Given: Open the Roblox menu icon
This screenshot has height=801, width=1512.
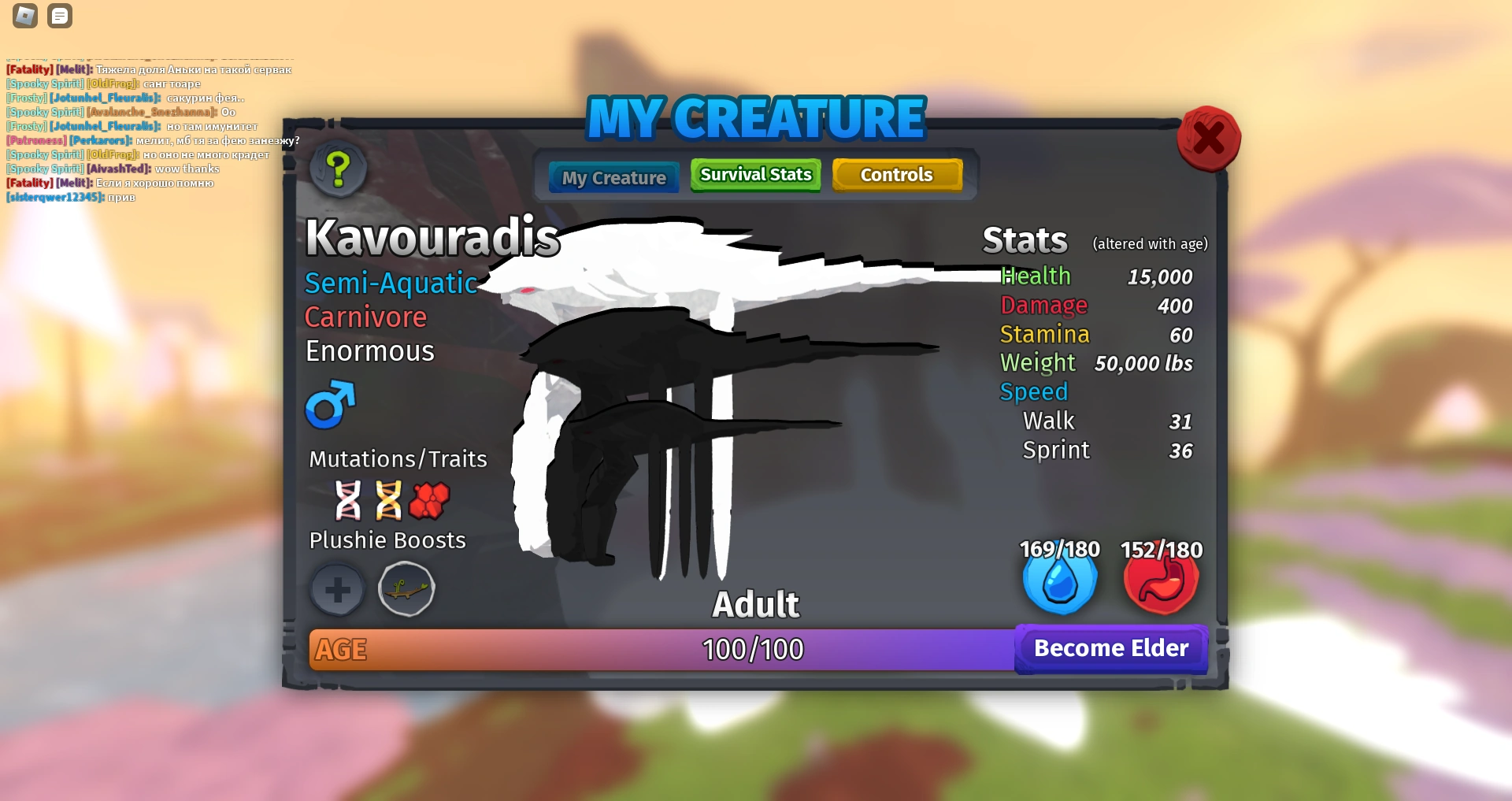Looking at the screenshot, I should (24, 16).
